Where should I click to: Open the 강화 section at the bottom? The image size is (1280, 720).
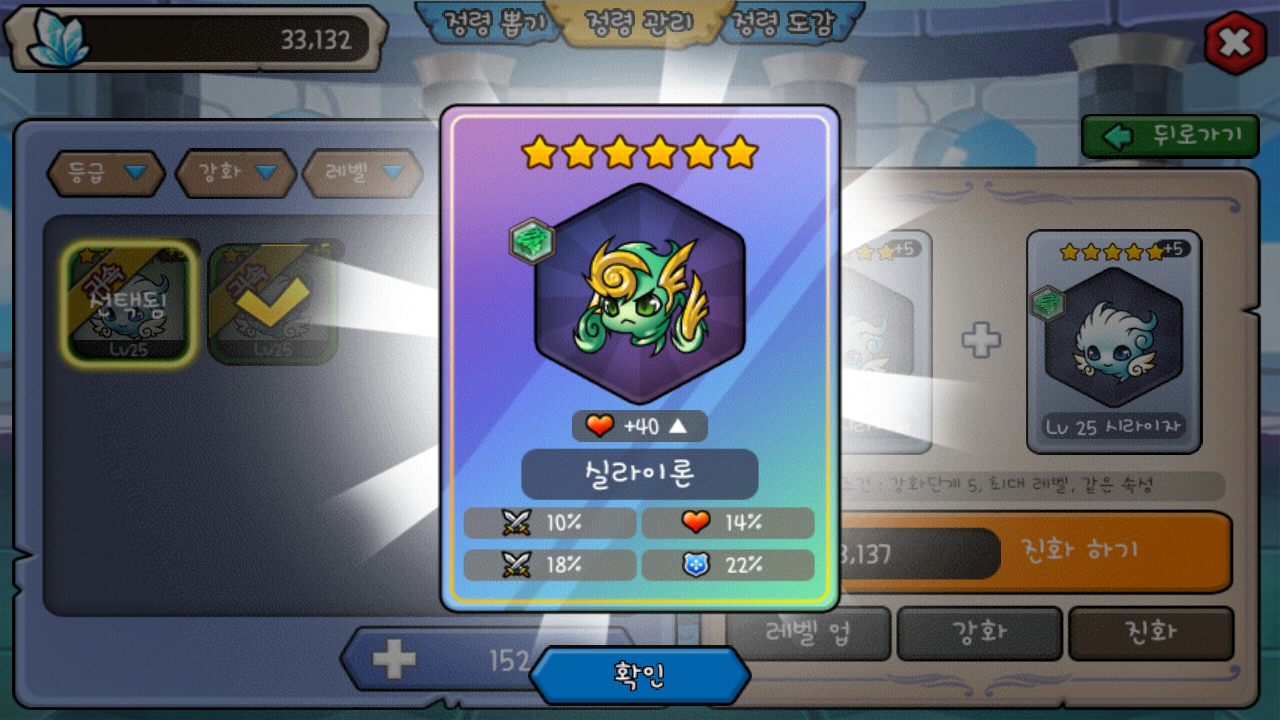coord(980,633)
